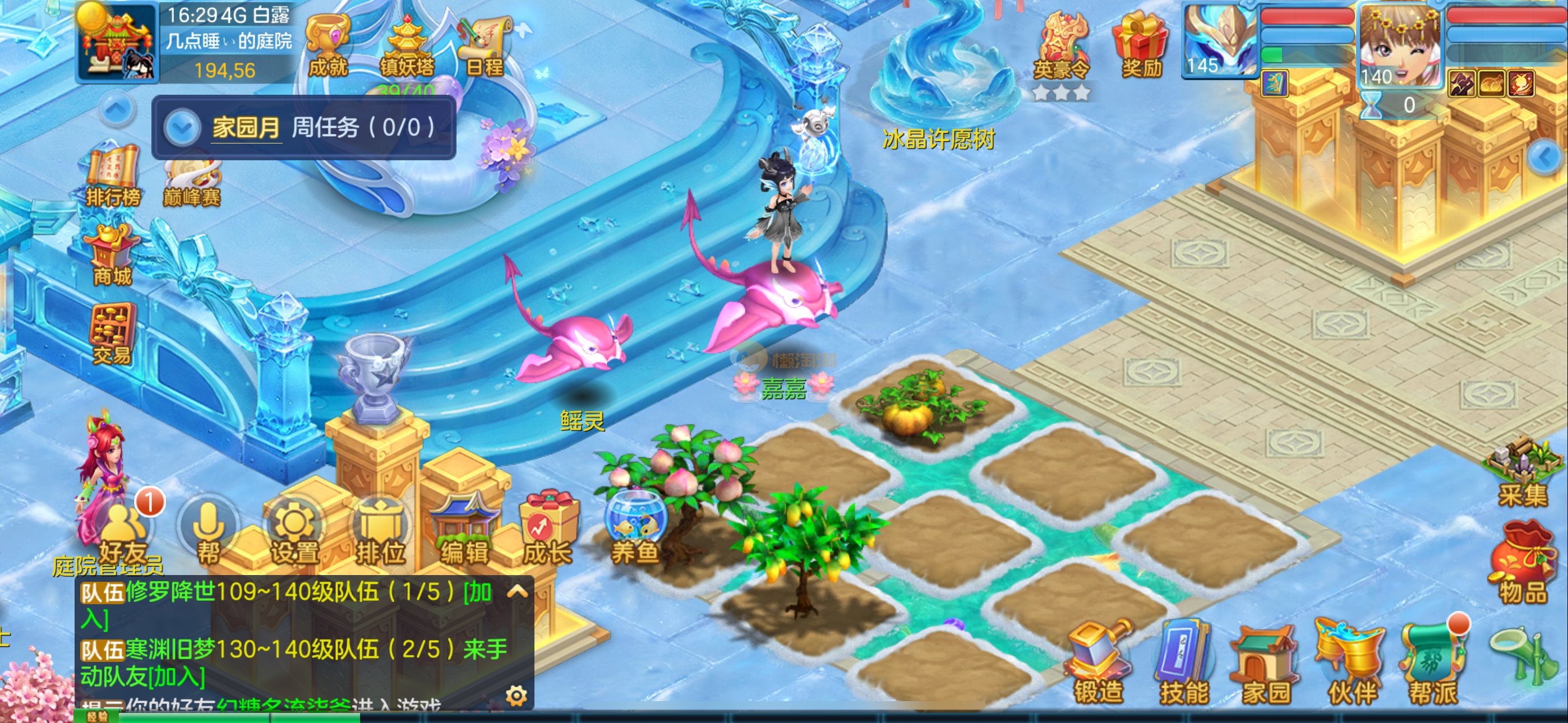The image size is (1568, 723).
Task: Open the 成就 achievements trophy icon
Action: (328, 45)
